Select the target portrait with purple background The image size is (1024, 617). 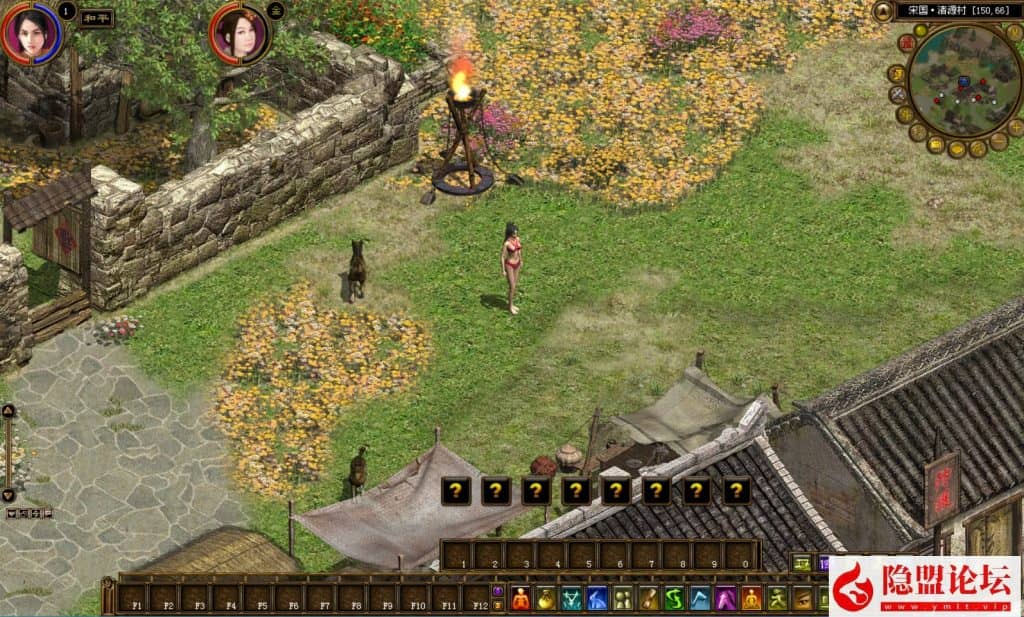[x=239, y=35]
